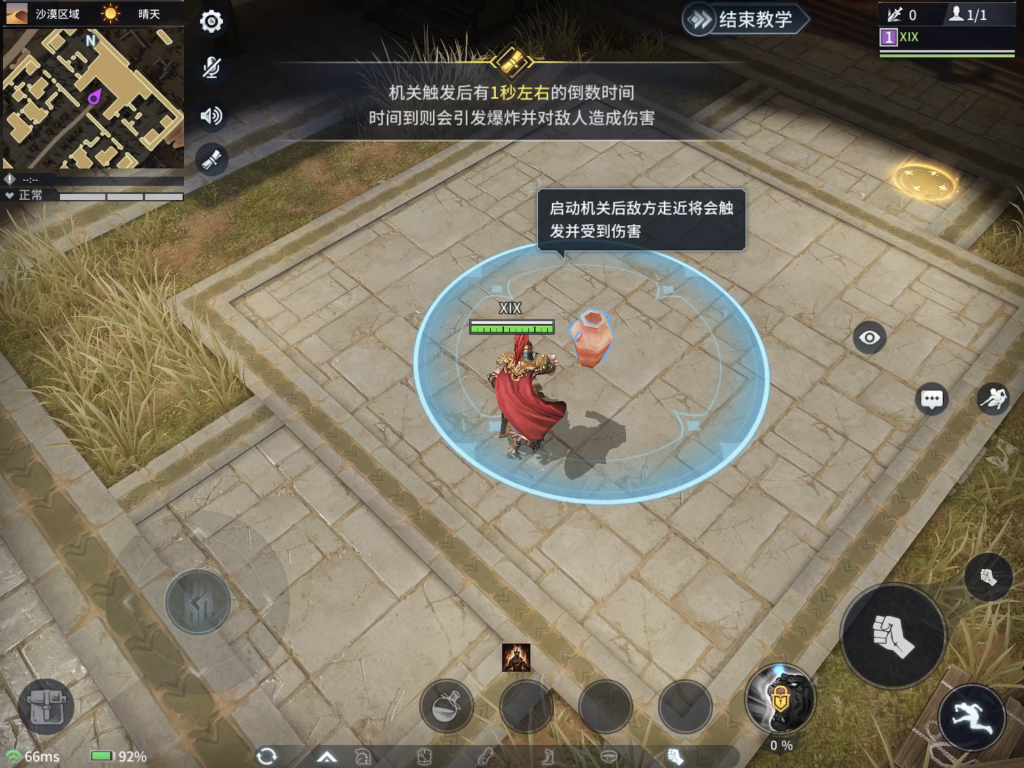Image resolution: width=1024 pixels, height=768 pixels.
Task: Toggle the speaker sound icon
Action: coord(211,115)
